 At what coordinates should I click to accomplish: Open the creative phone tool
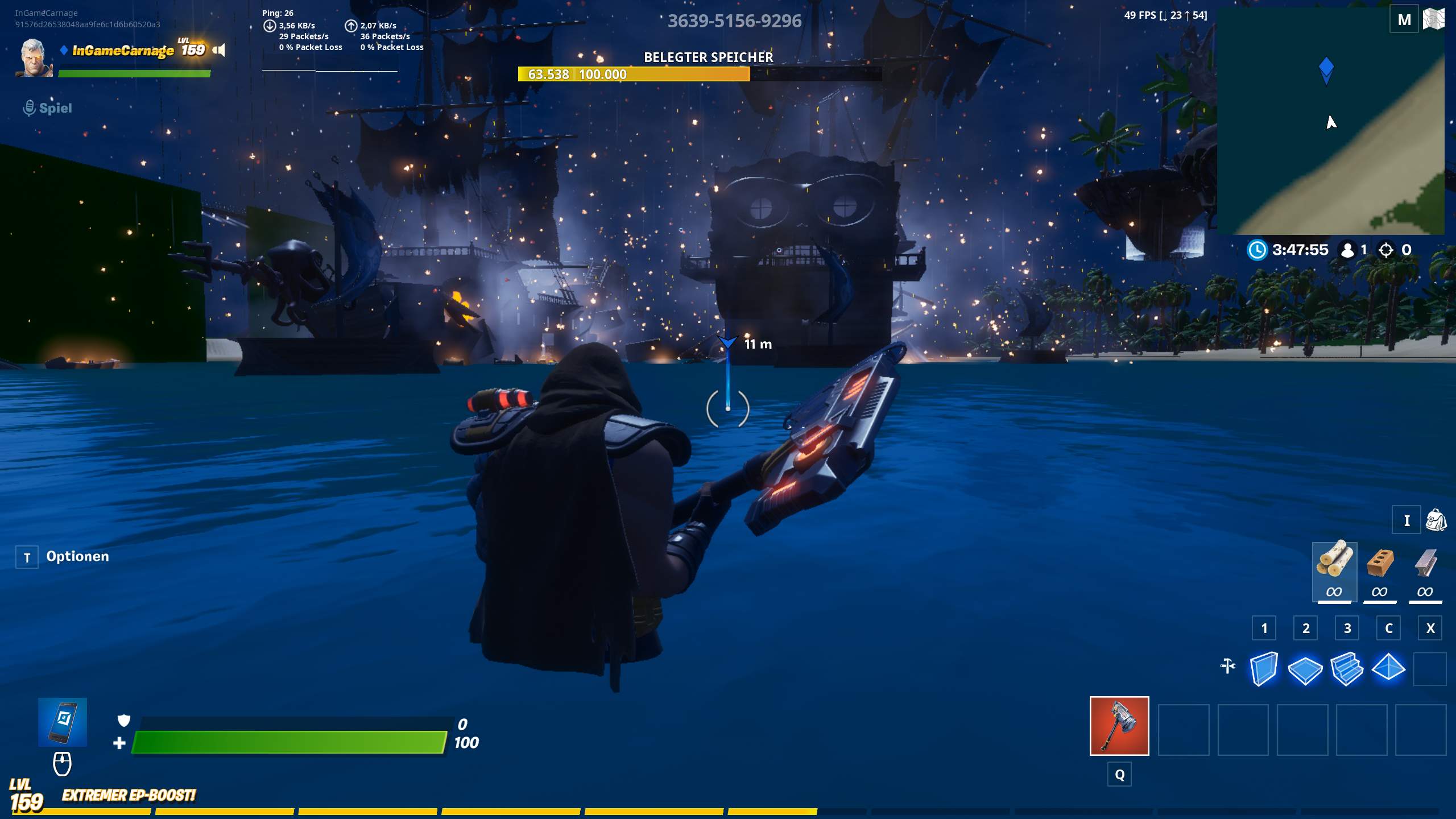63,721
